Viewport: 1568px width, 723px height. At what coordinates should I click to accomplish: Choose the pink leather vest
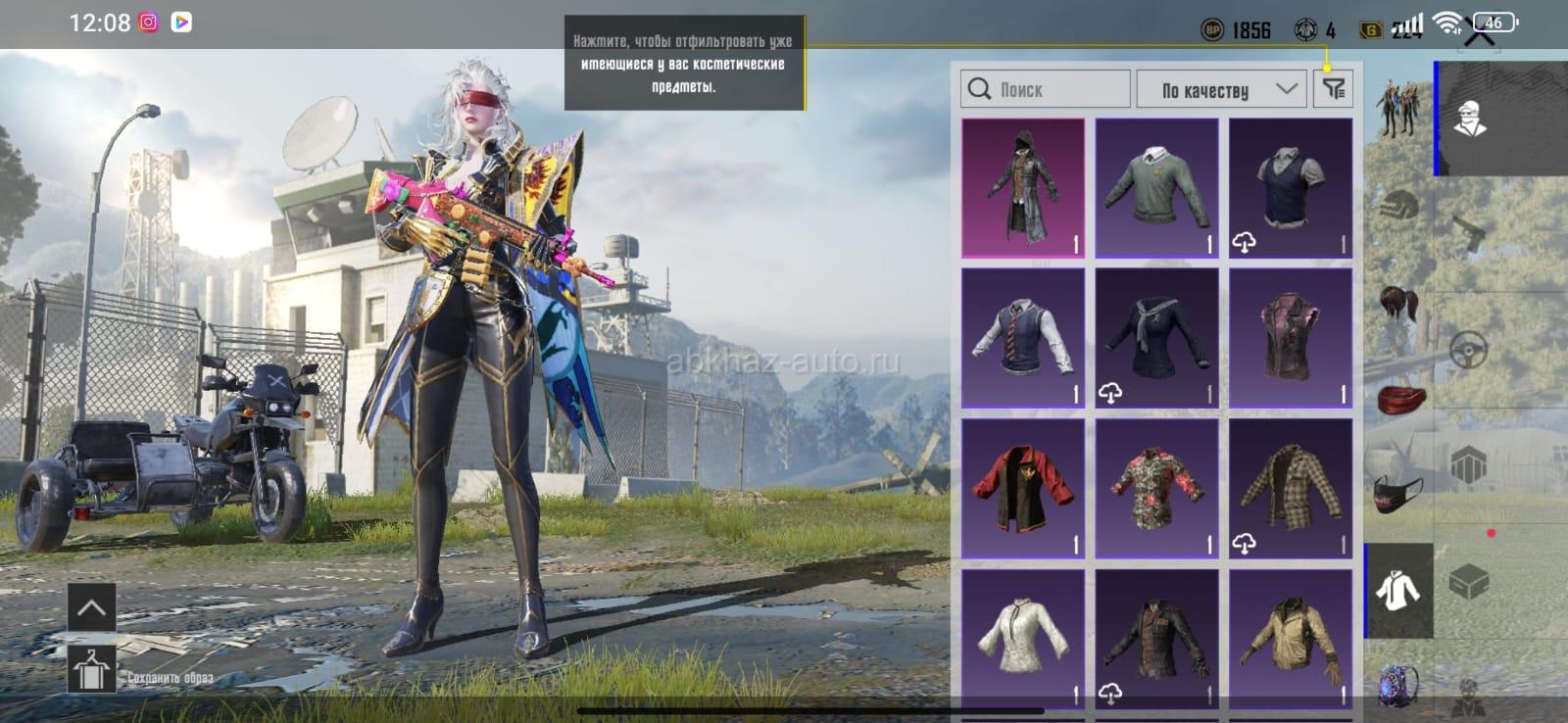pyautogui.click(x=1291, y=338)
